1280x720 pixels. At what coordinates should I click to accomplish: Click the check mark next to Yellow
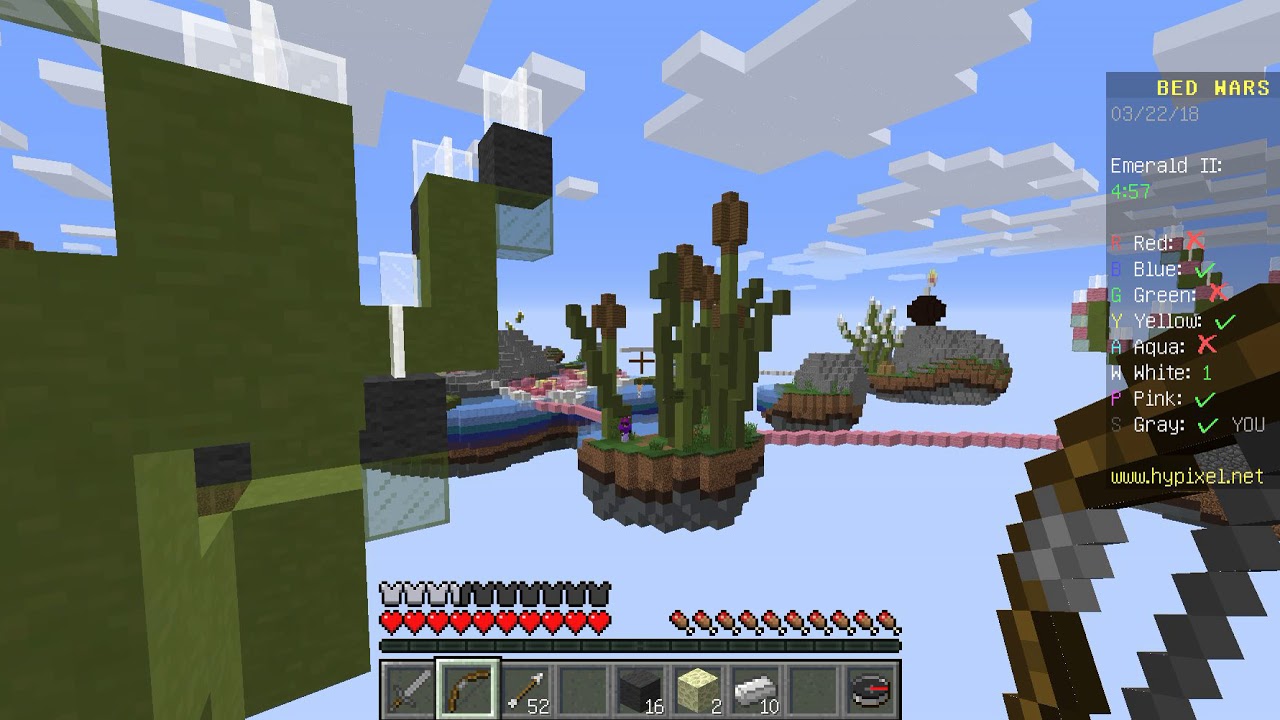click(1223, 322)
